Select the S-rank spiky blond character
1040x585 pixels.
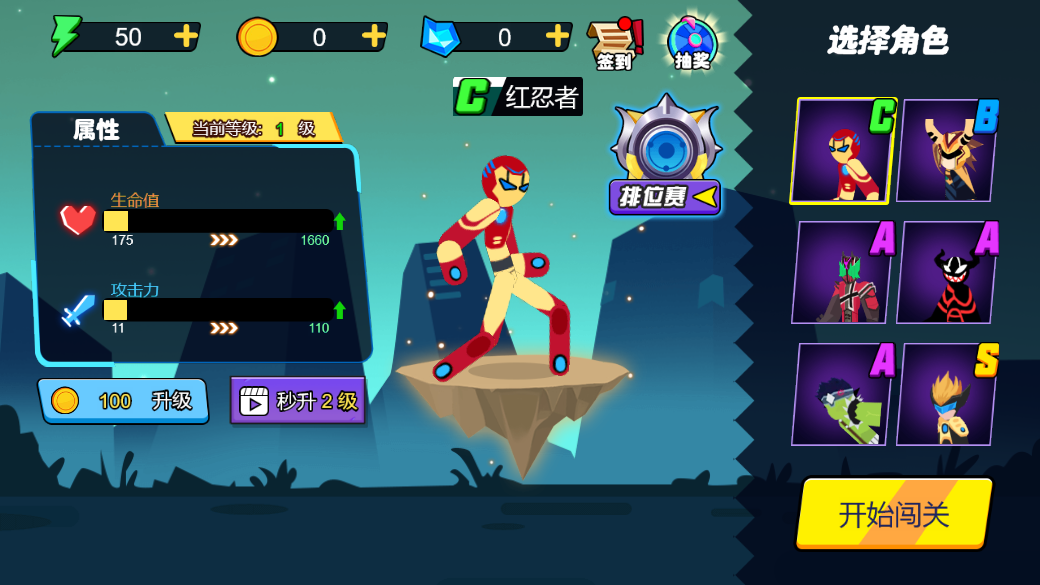(x=946, y=395)
